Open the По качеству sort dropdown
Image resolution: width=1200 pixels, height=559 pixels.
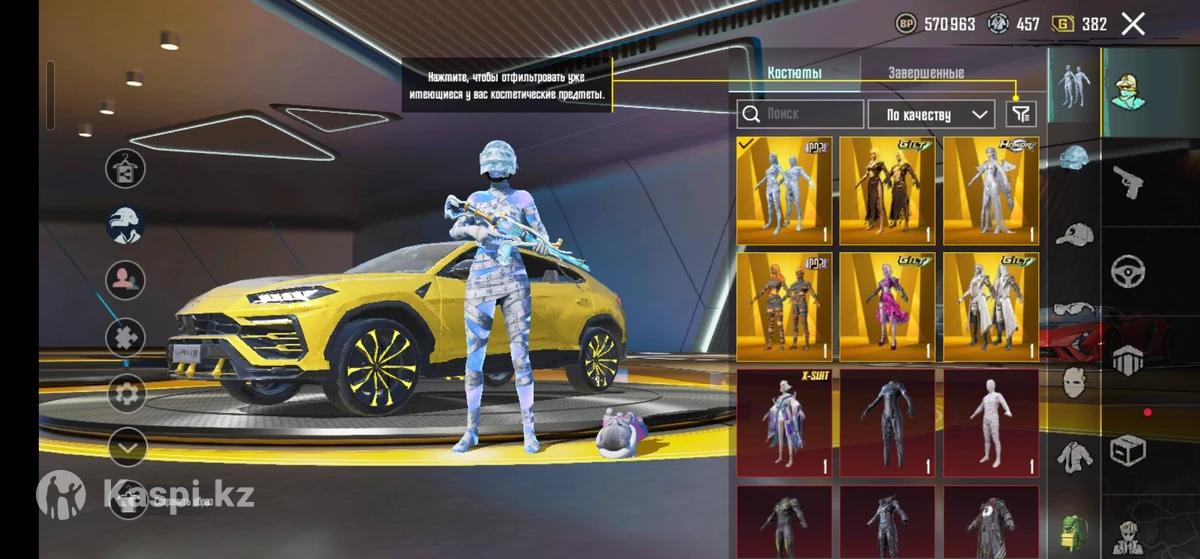(x=931, y=114)
